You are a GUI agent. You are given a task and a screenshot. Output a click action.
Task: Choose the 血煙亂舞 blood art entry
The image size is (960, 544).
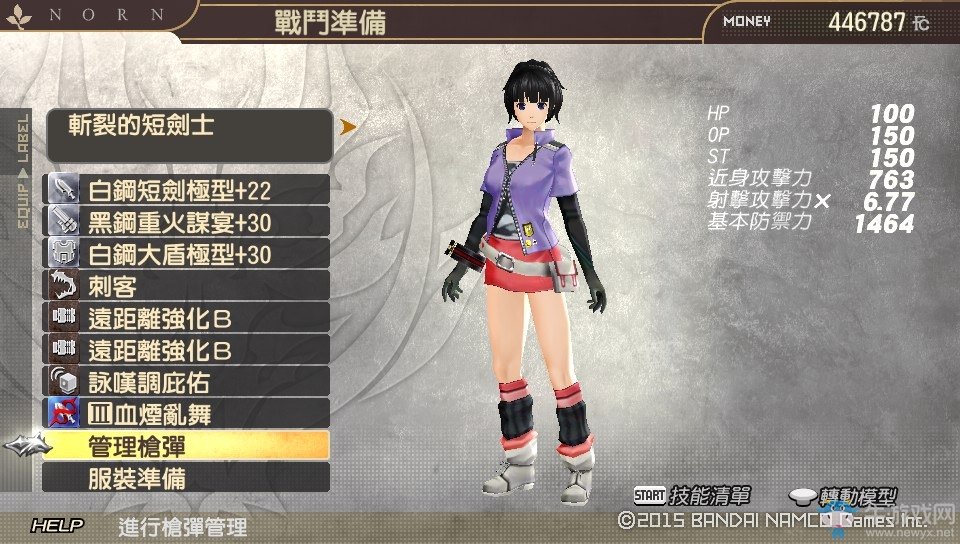click(x=187, y=413)
